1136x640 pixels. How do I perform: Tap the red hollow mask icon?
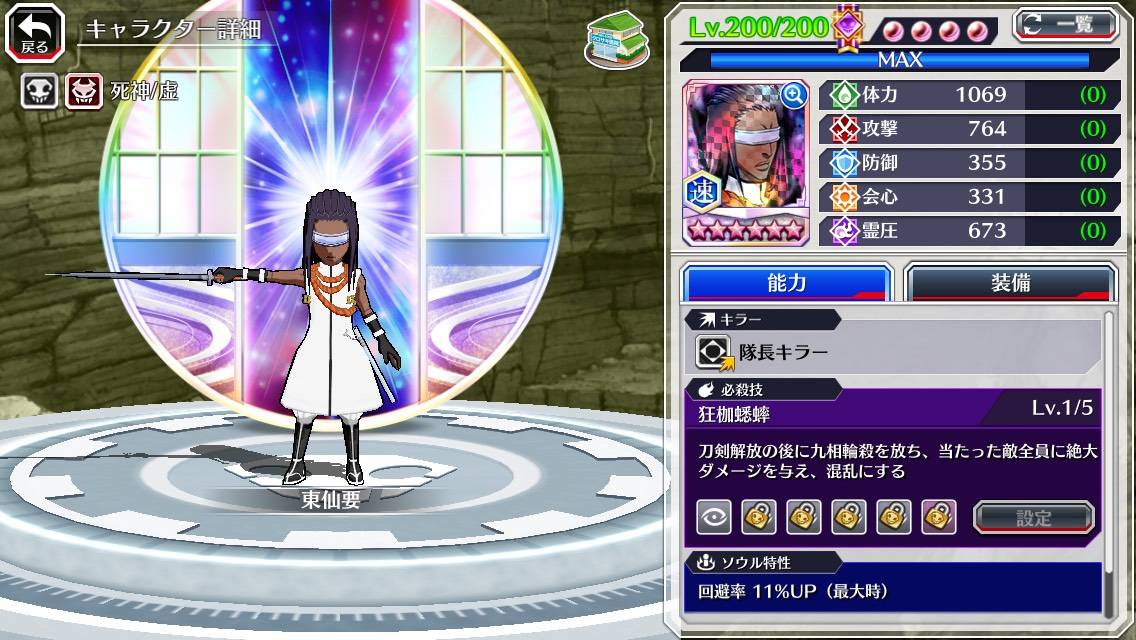click(84, 92)
